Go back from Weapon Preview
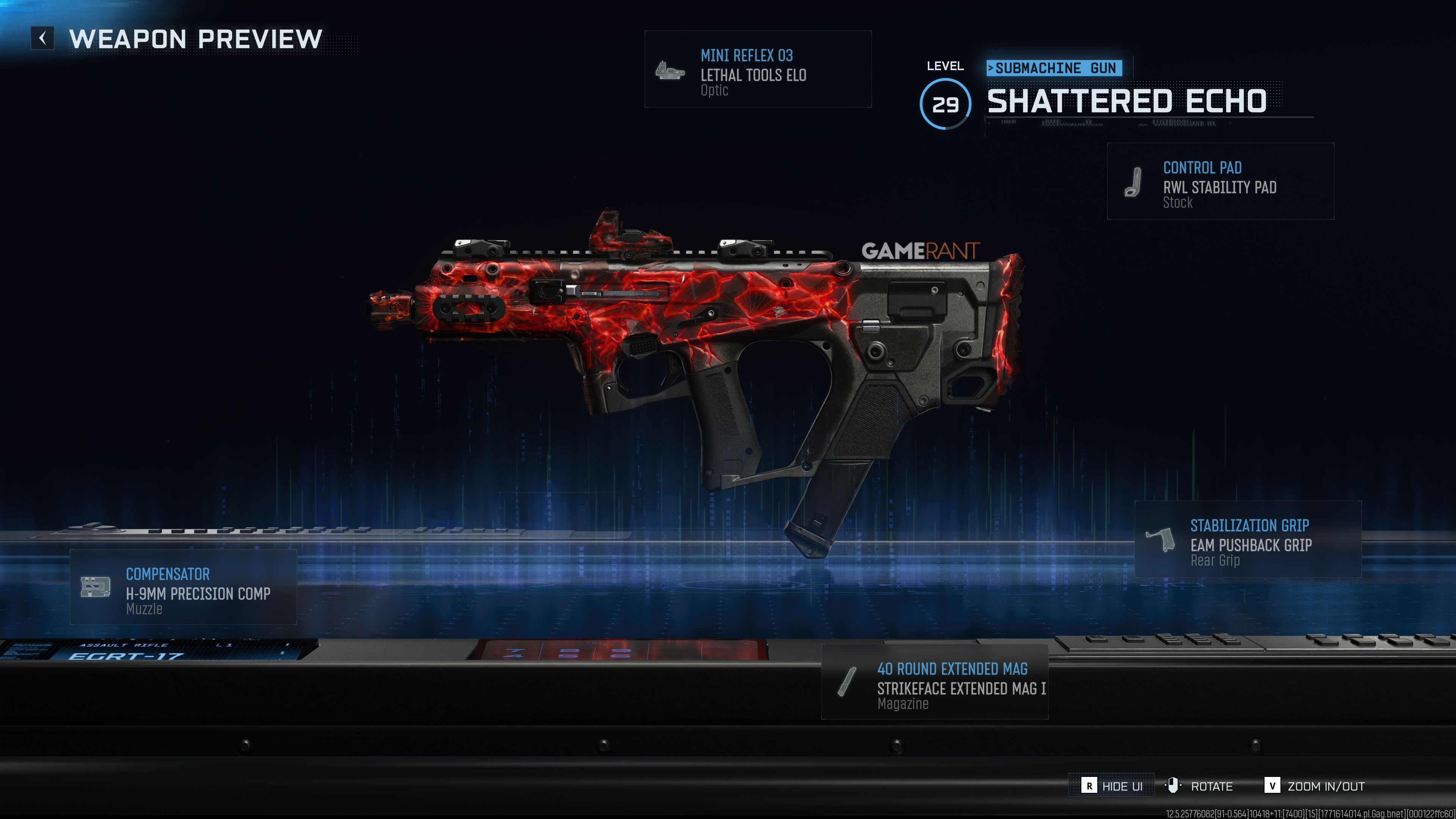The width and height of the screenshot is (1456, 819). (42, 38)
